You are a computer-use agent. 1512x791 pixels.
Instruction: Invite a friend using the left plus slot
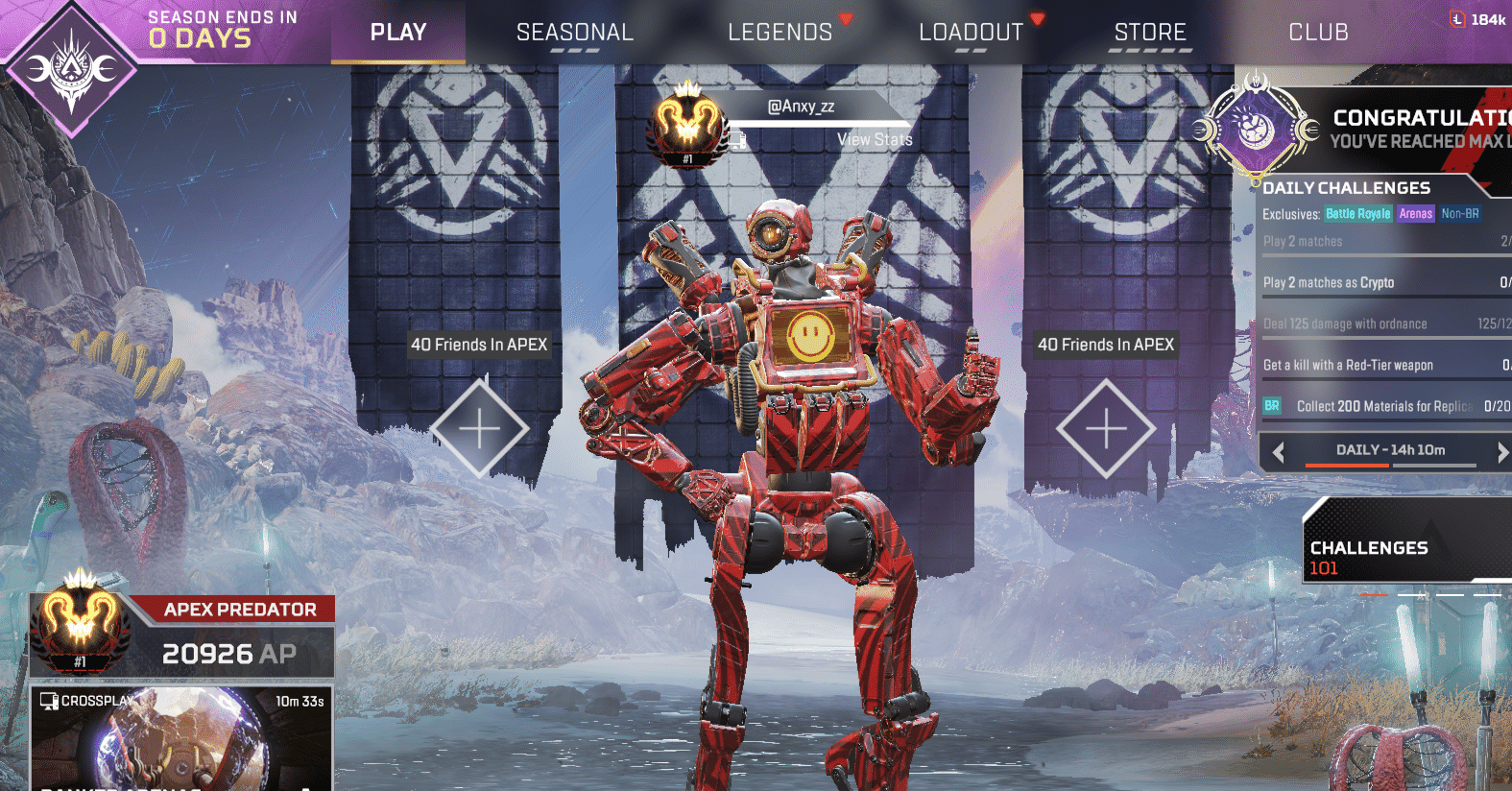click(479, 428)
